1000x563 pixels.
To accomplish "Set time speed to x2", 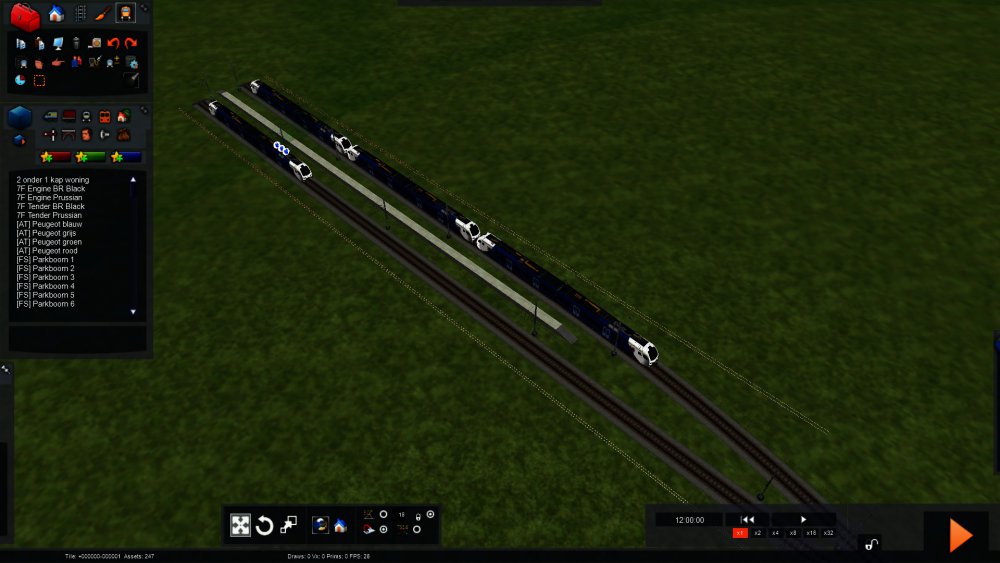I will [758, 533].
